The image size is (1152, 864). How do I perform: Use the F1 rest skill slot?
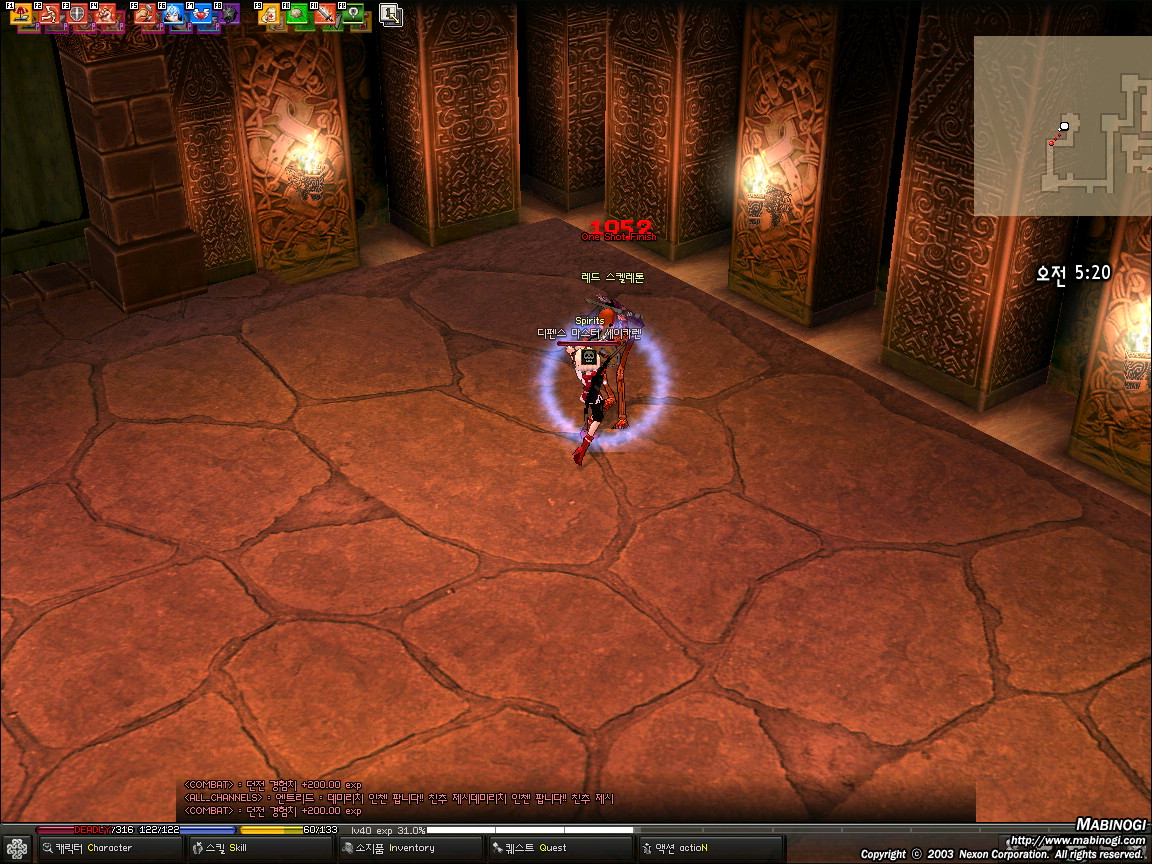point(22,15)
